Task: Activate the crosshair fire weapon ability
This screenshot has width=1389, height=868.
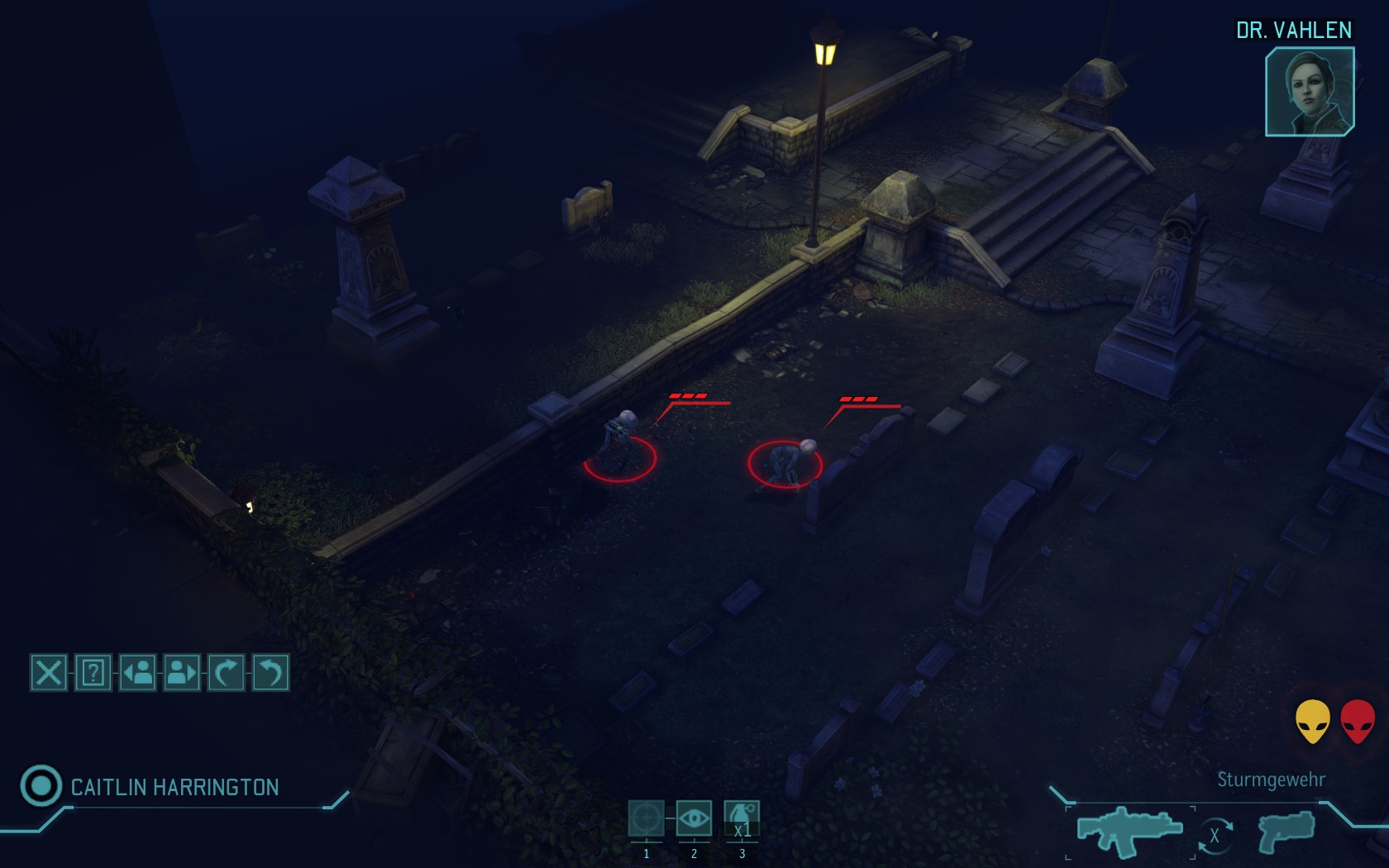Action: point(646,819)
